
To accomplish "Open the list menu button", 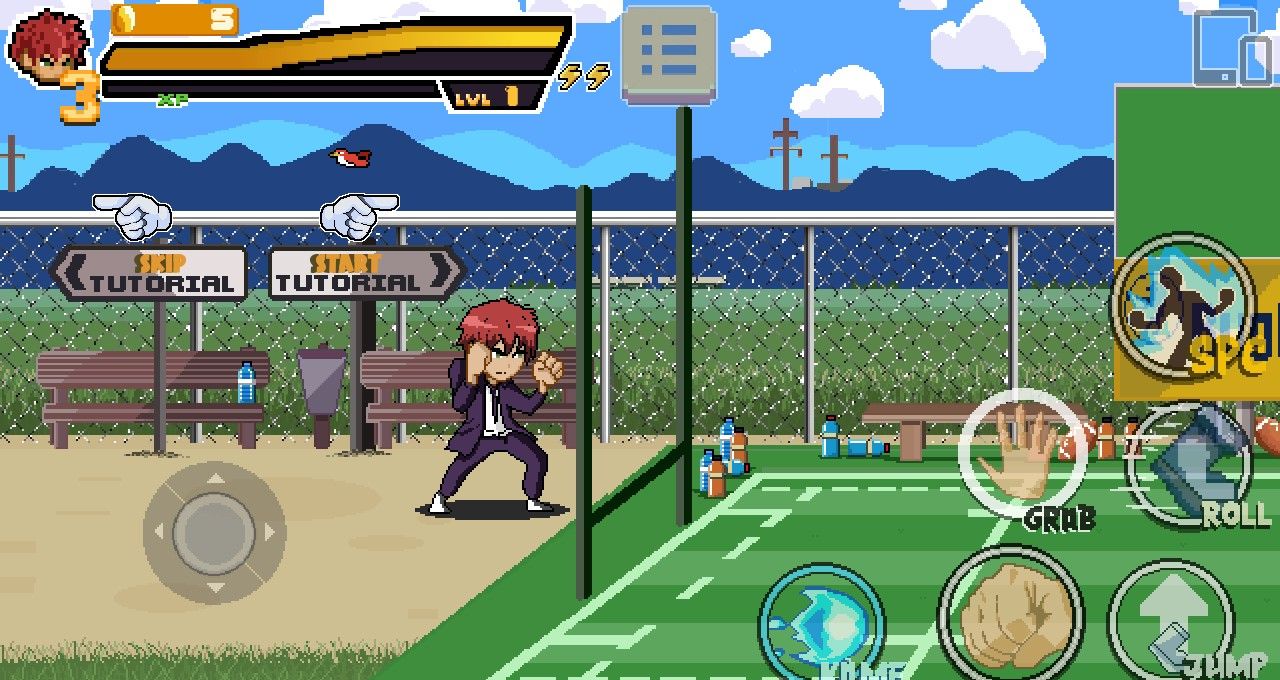I will coord(668,54).
